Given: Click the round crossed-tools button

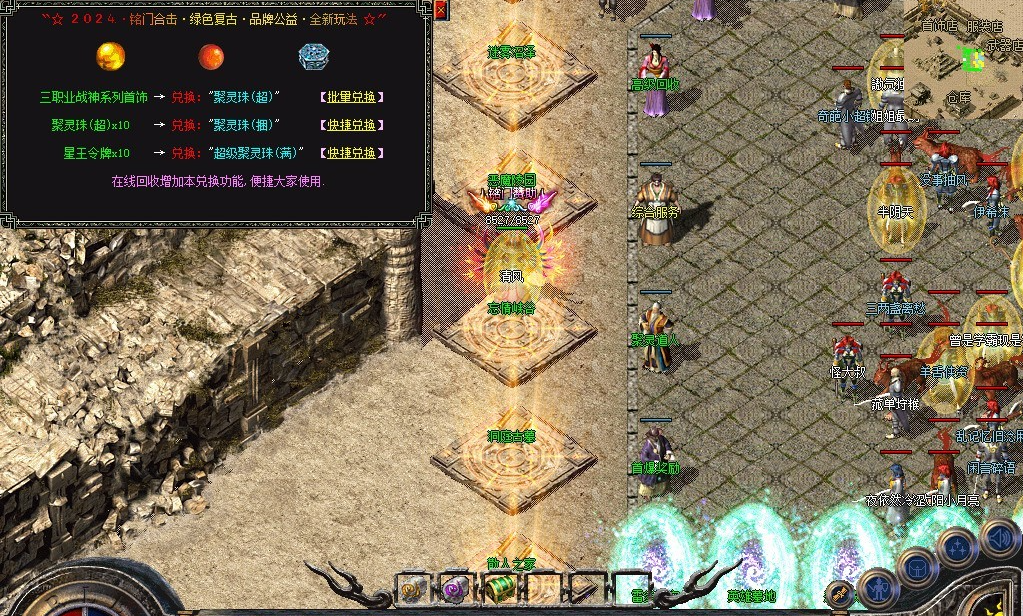Looking at the screenshot, I should pyautogui.click(x=841, y=595).
